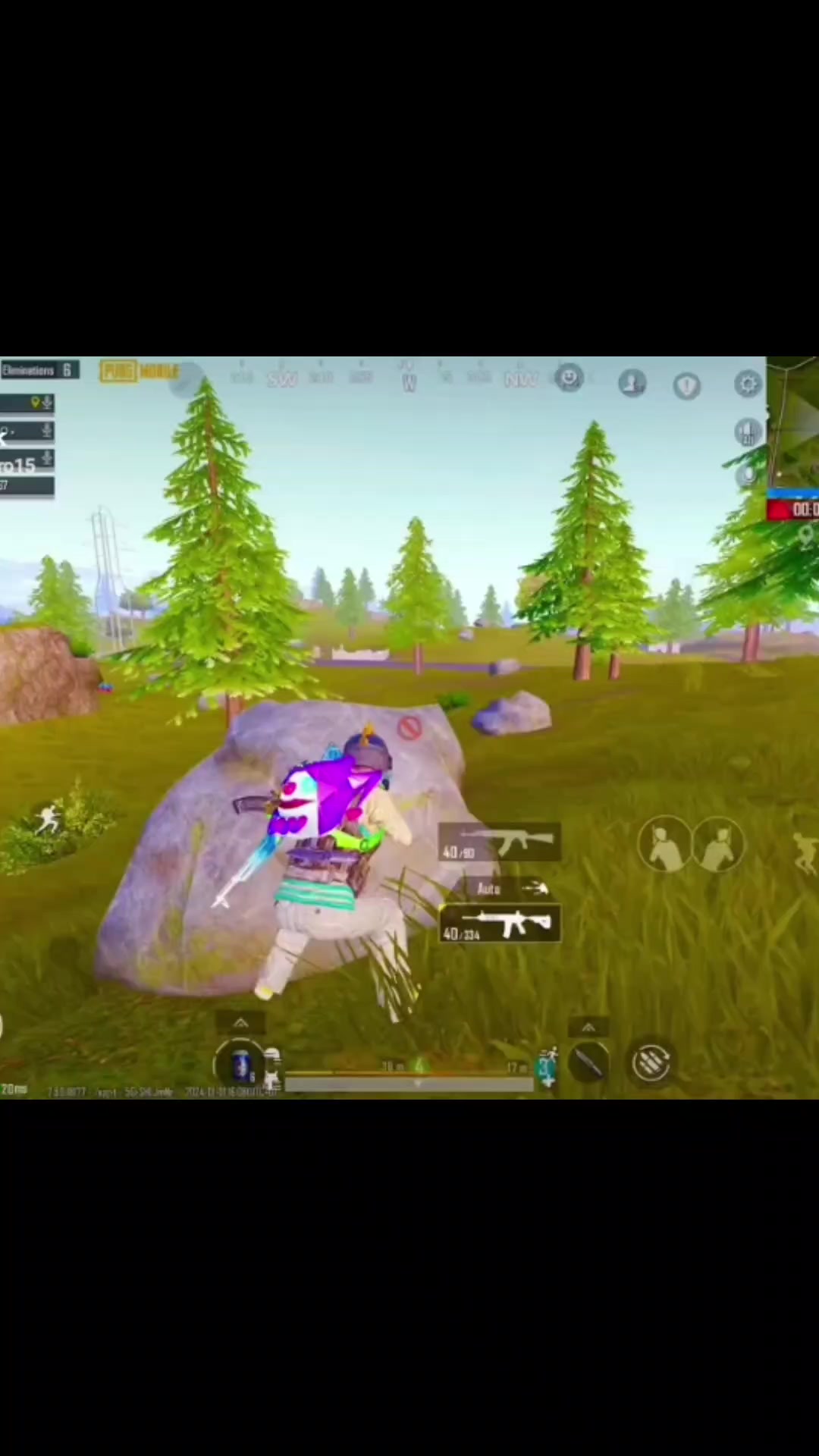Open the teammate profile icon

[632, 384]
